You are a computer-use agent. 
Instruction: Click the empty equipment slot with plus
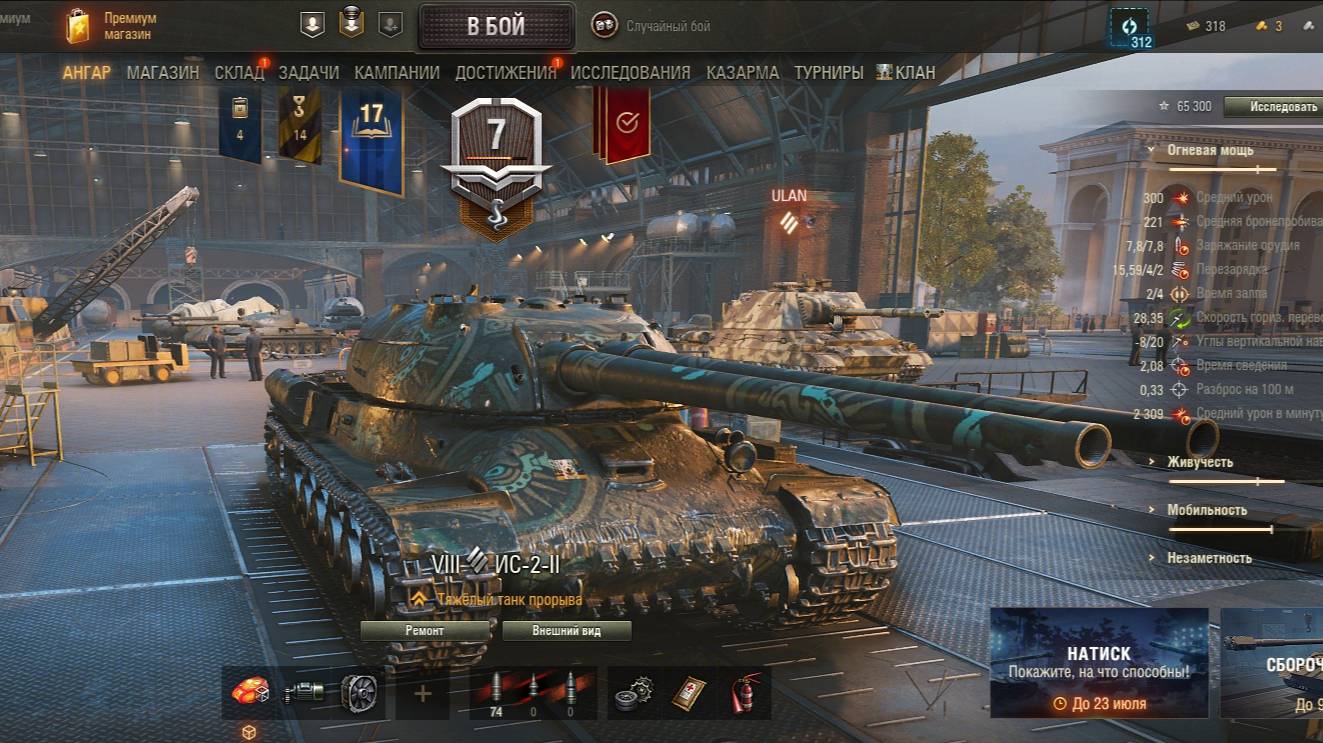(x=423, y=693)
